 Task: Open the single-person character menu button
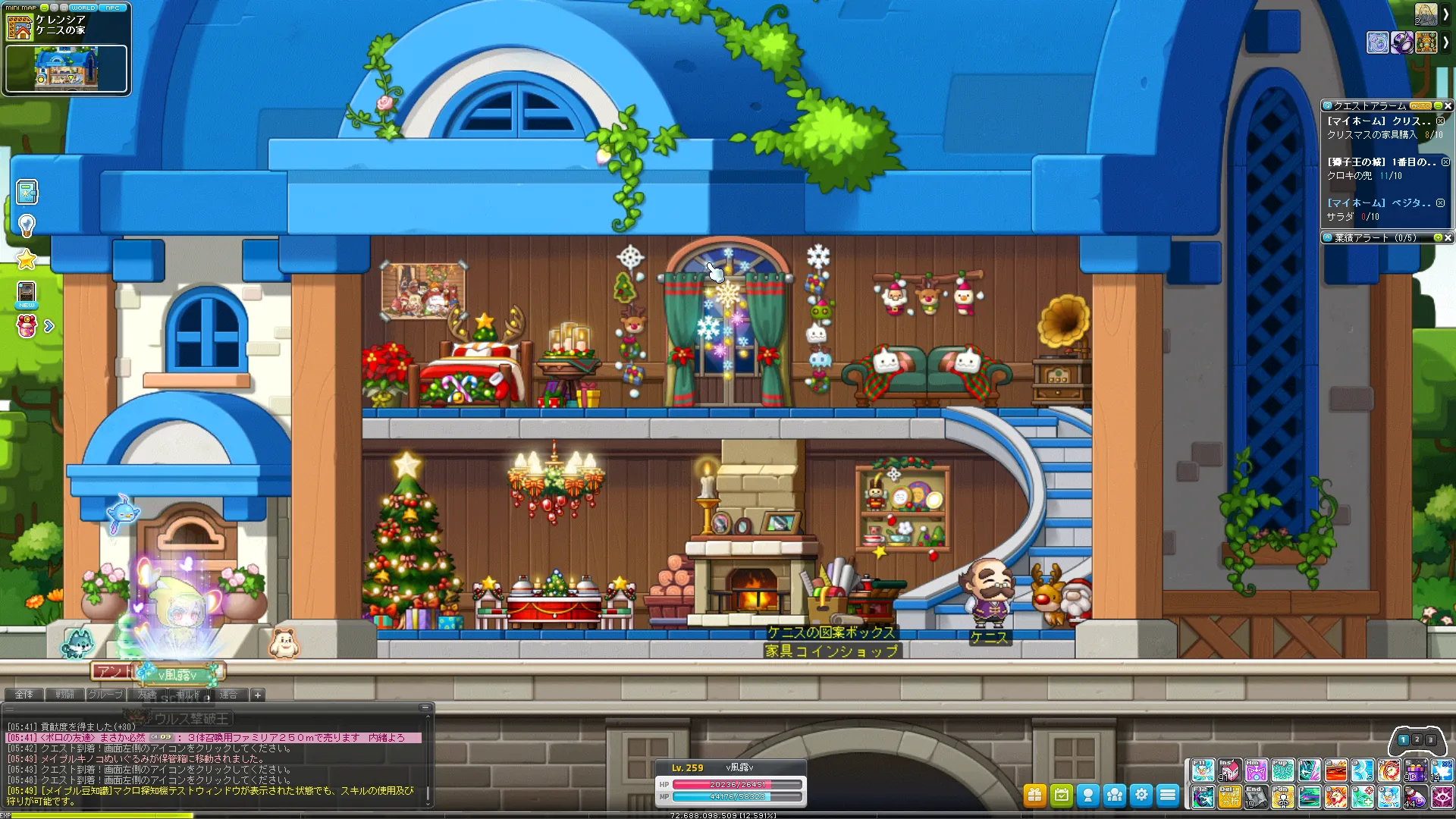coord(1088,795)
